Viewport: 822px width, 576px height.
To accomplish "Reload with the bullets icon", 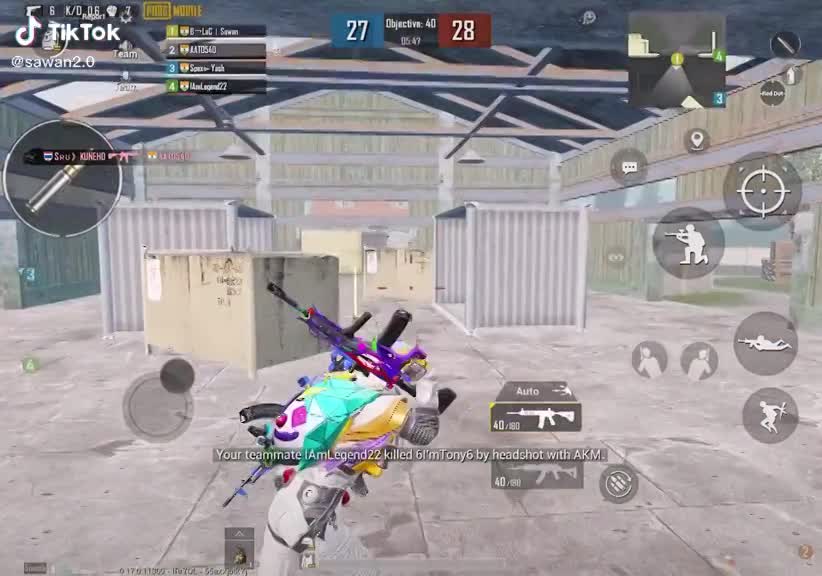I will (x=619, y=483).
